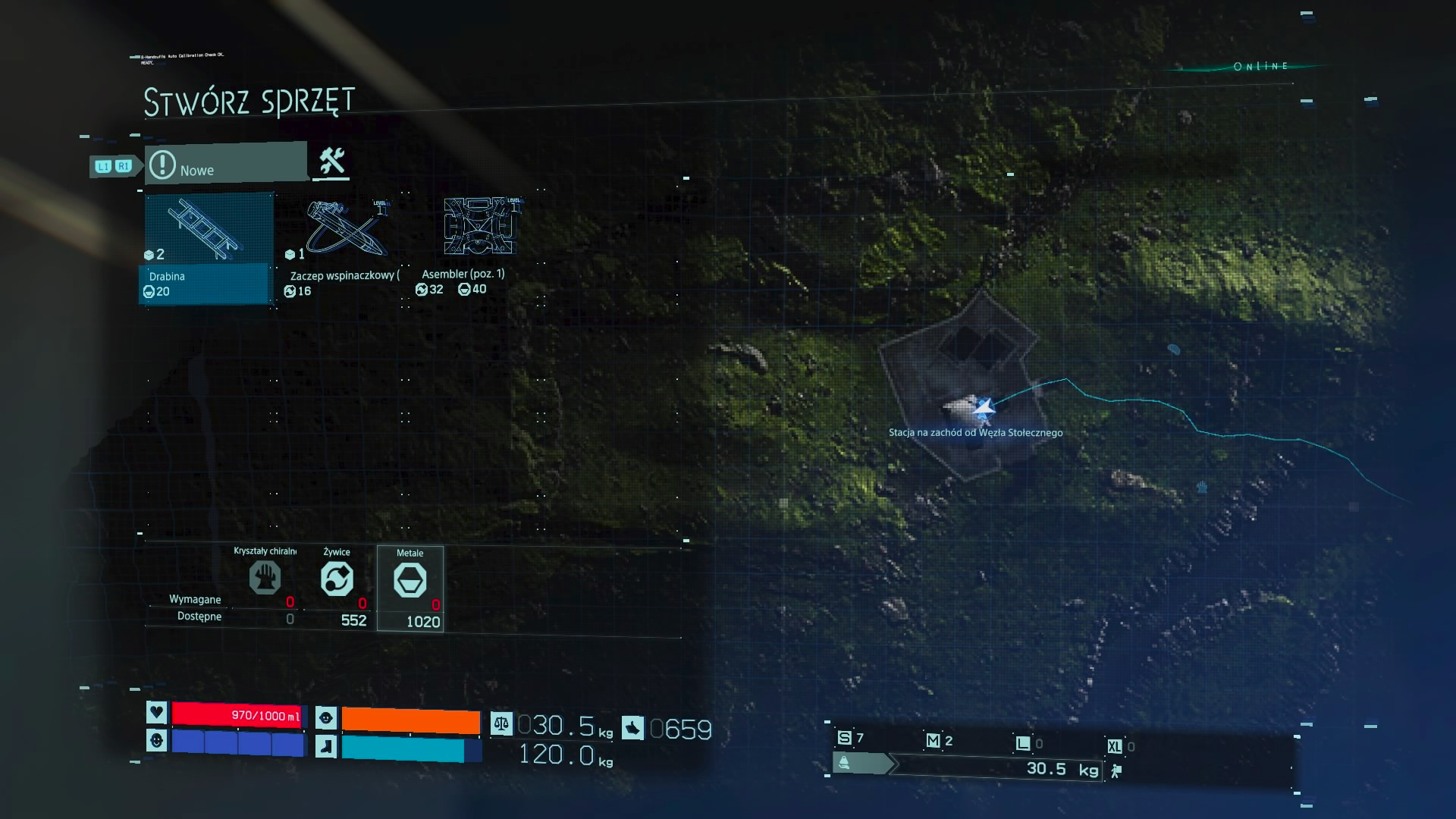This screenshot has height=819, width=1456.
Task: Click the Żywice resin resource icon
Action: click(x=337, y=579)
